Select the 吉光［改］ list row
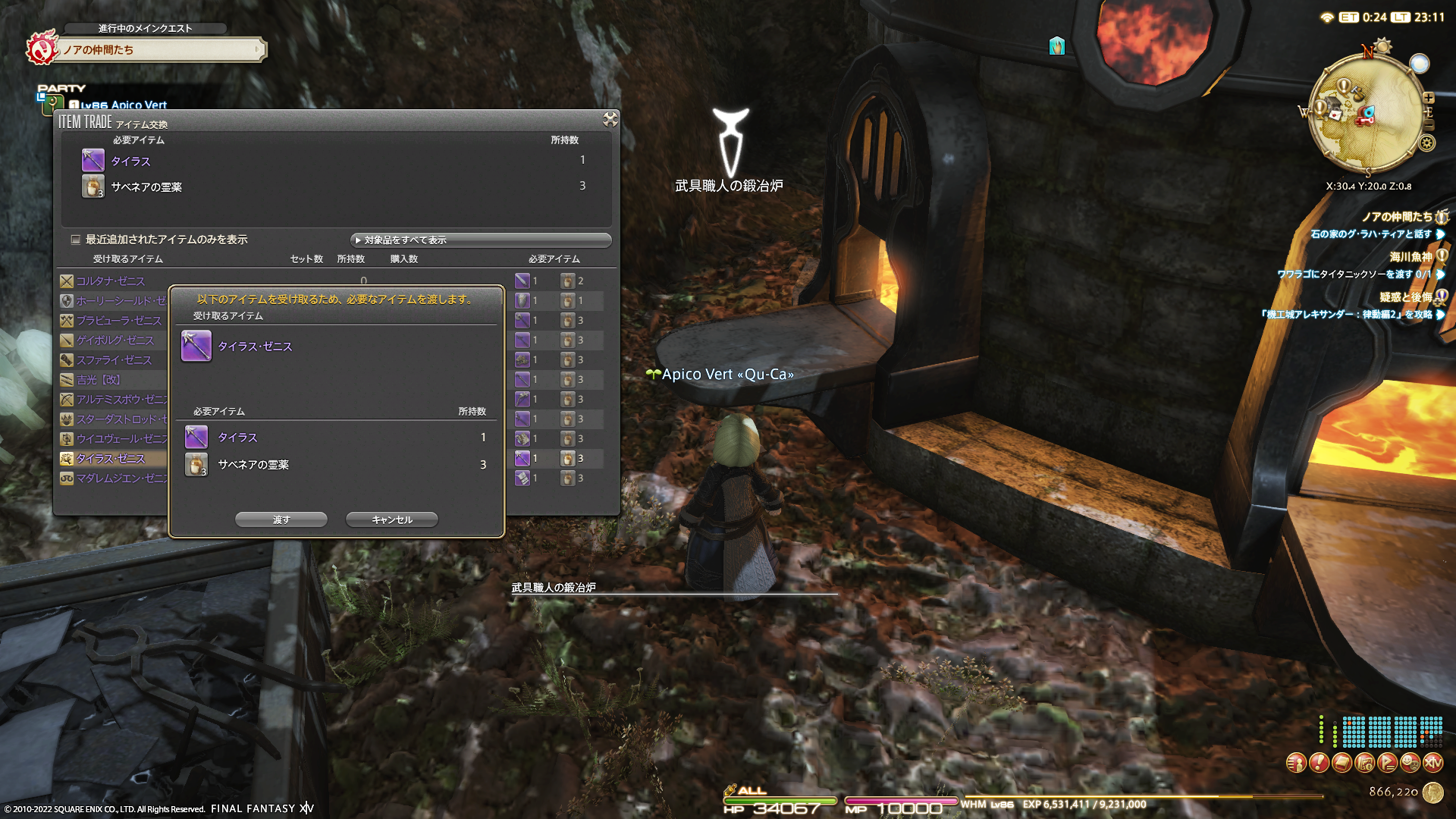 [99, 380]
